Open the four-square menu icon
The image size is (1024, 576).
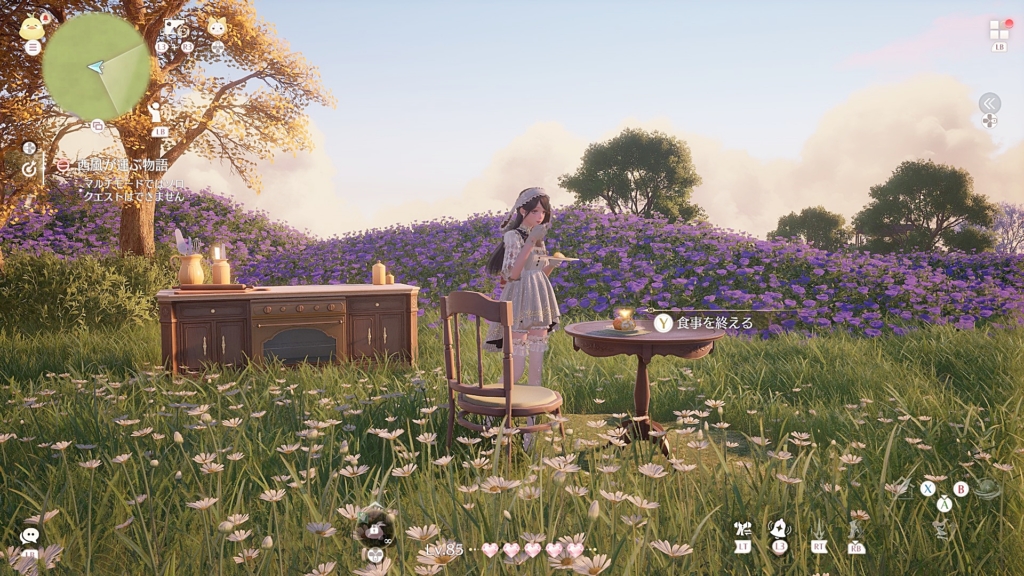[999, 29]
